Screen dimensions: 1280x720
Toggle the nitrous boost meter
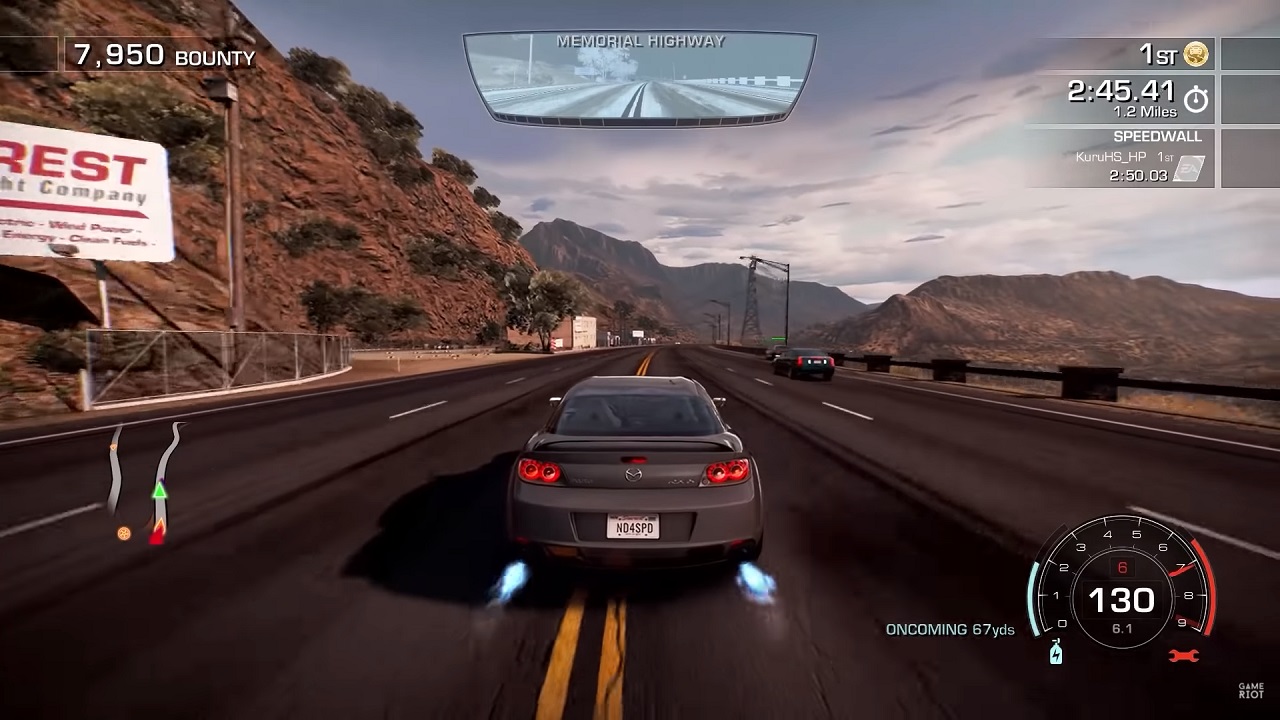tap(1032, 600)
